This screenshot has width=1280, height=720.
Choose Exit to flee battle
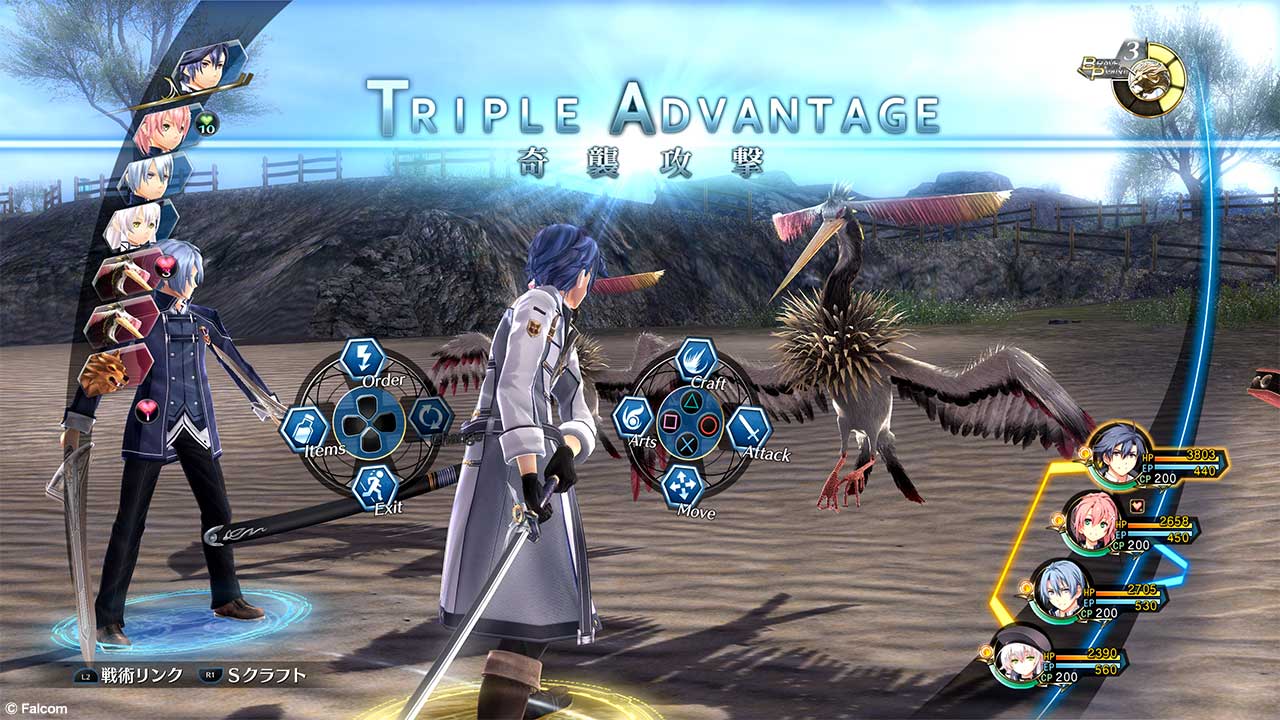coord(375,486)
